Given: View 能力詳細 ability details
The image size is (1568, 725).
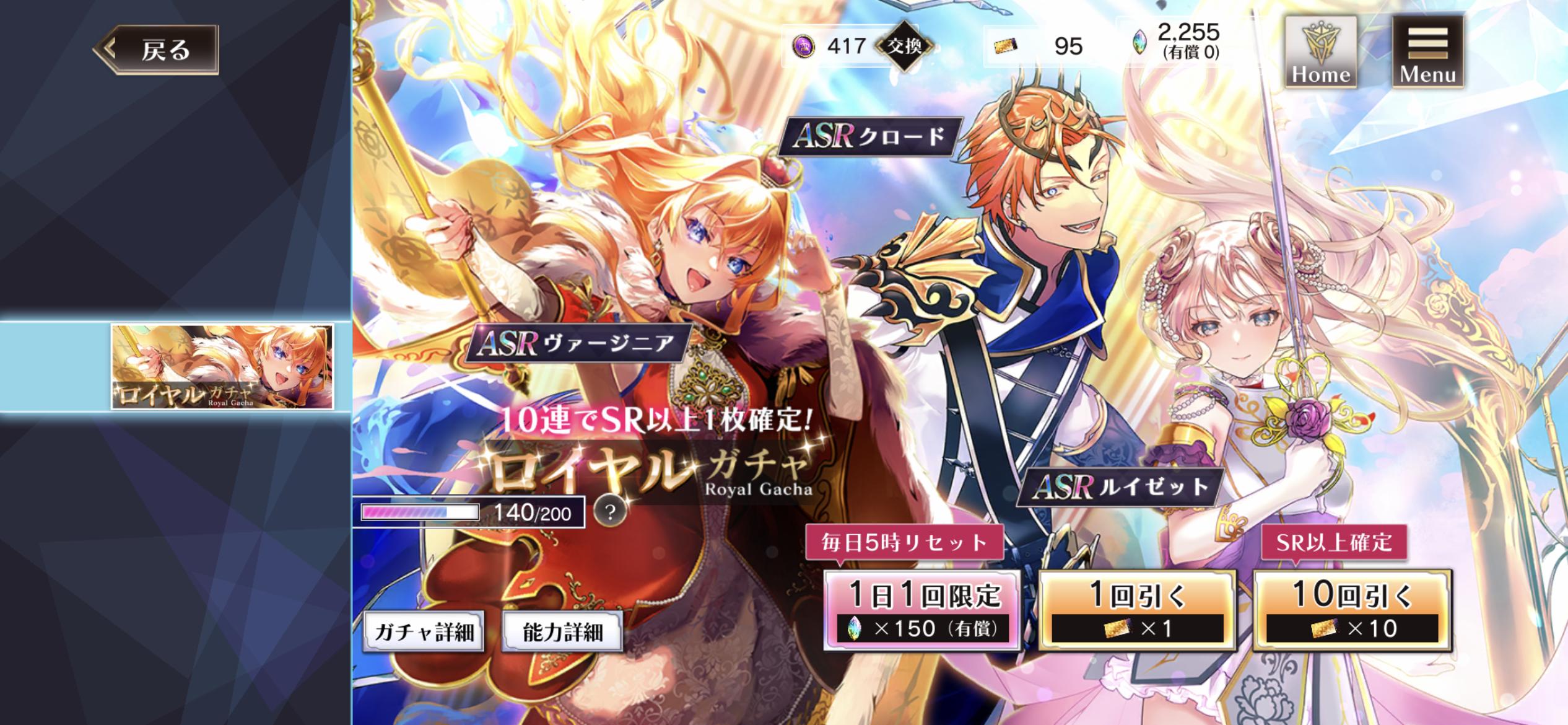Looking at the screenshot, I should [x=562, y=631].
